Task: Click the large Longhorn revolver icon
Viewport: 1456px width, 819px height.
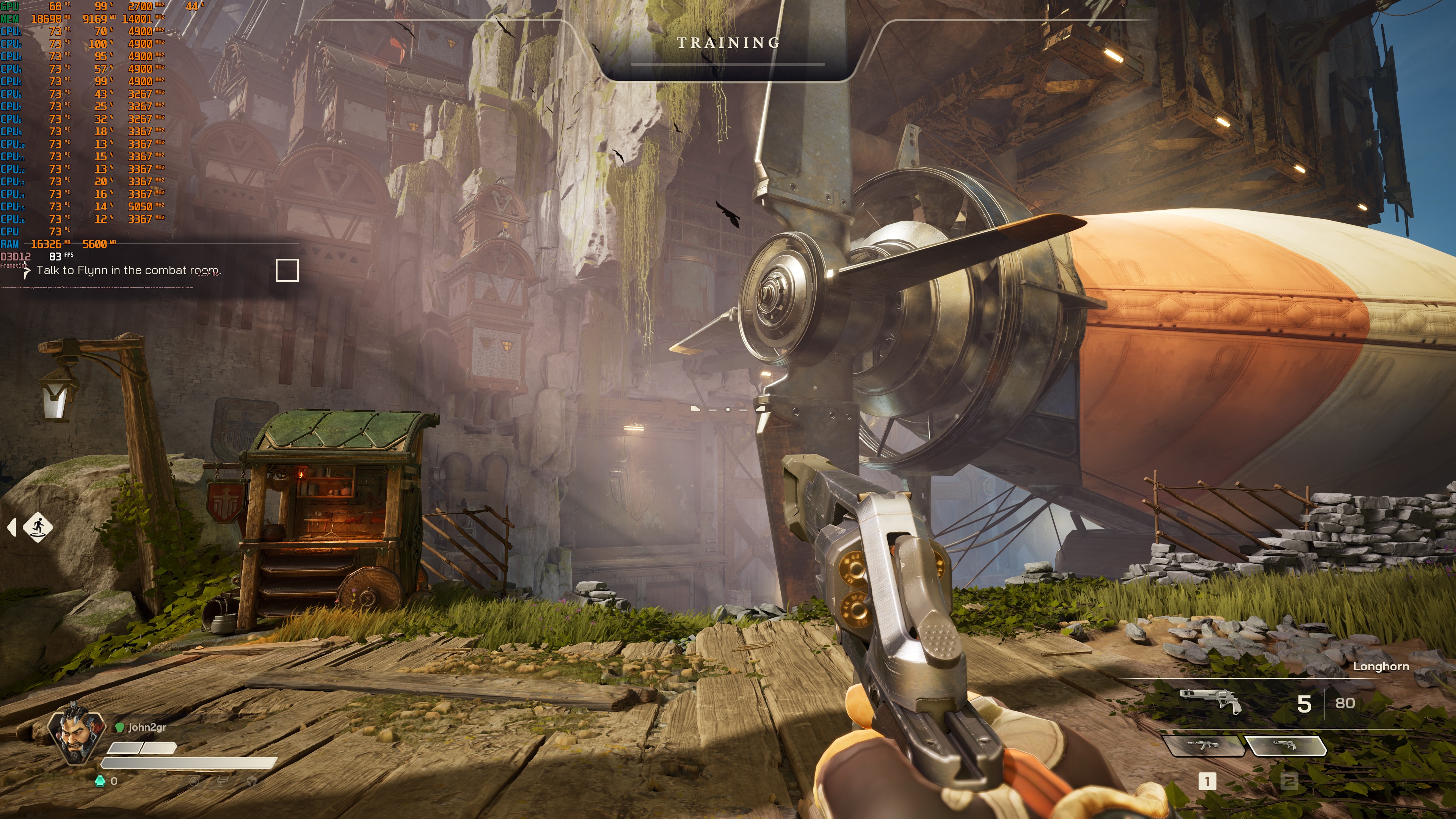Action: (1210, 701)
